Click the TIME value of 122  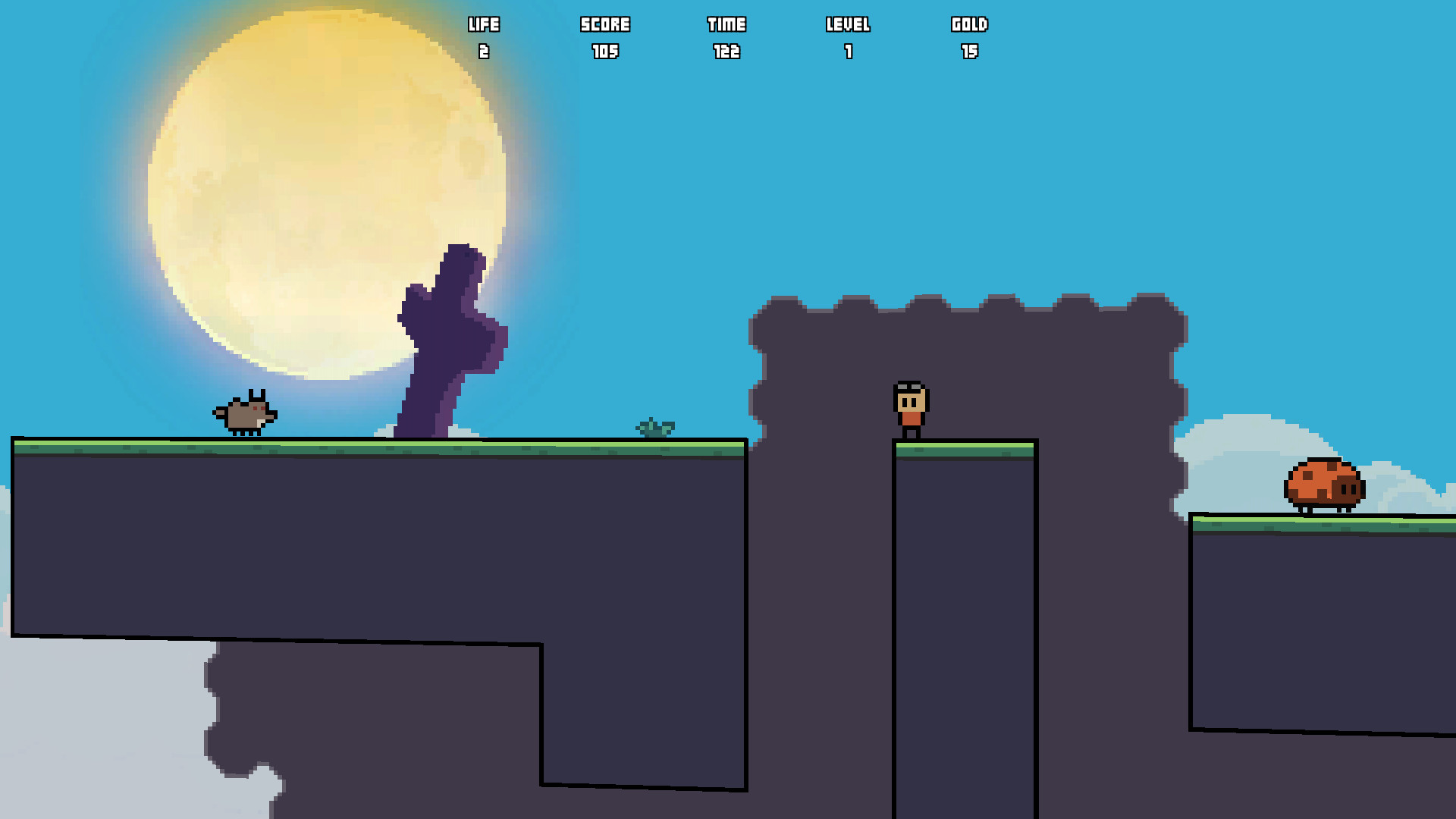point(726,52)
